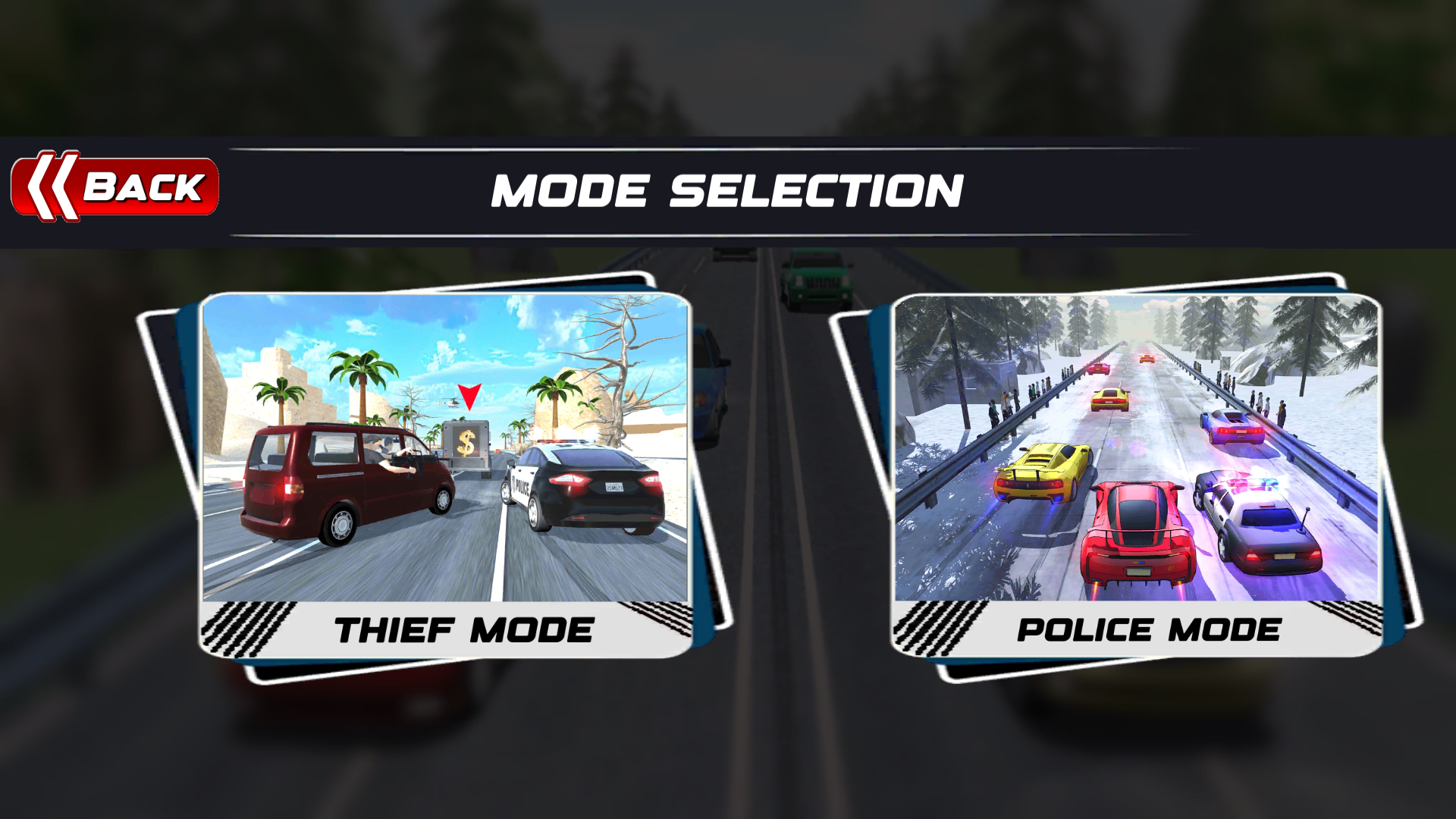Go back using the red Back button
The height and width of the screenshot is (819, 1456).
115,187
